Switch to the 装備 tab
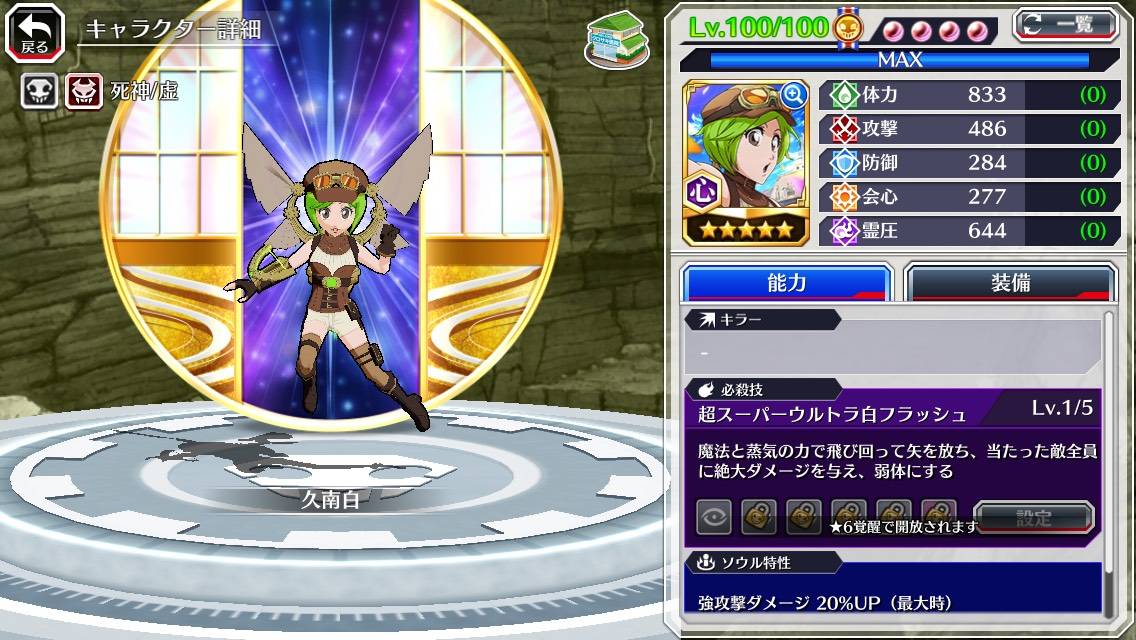 [x=1010, y=283]
